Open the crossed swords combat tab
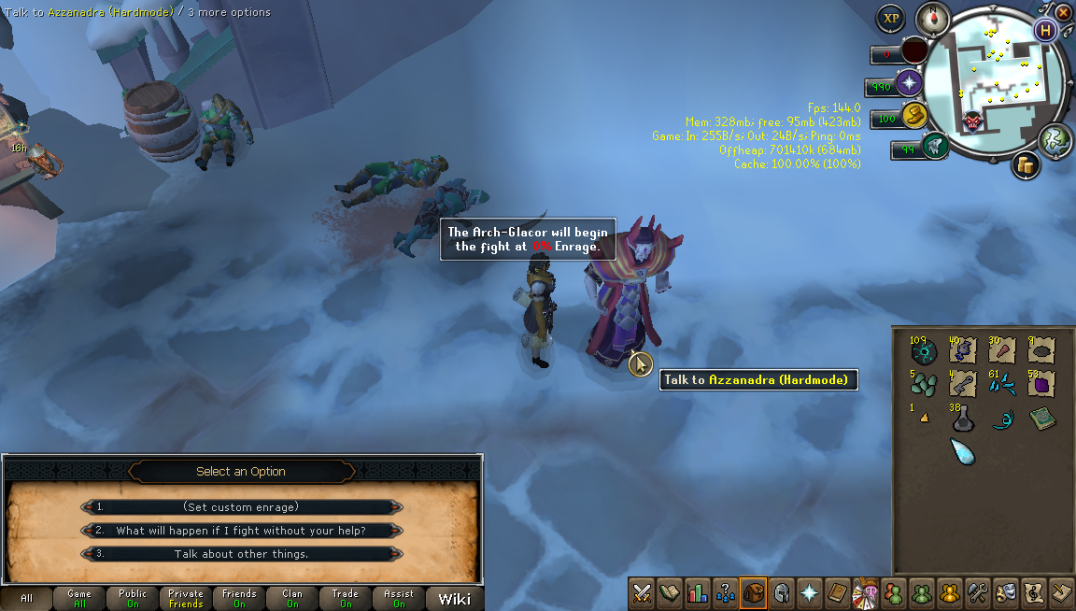 coord(642,592)
